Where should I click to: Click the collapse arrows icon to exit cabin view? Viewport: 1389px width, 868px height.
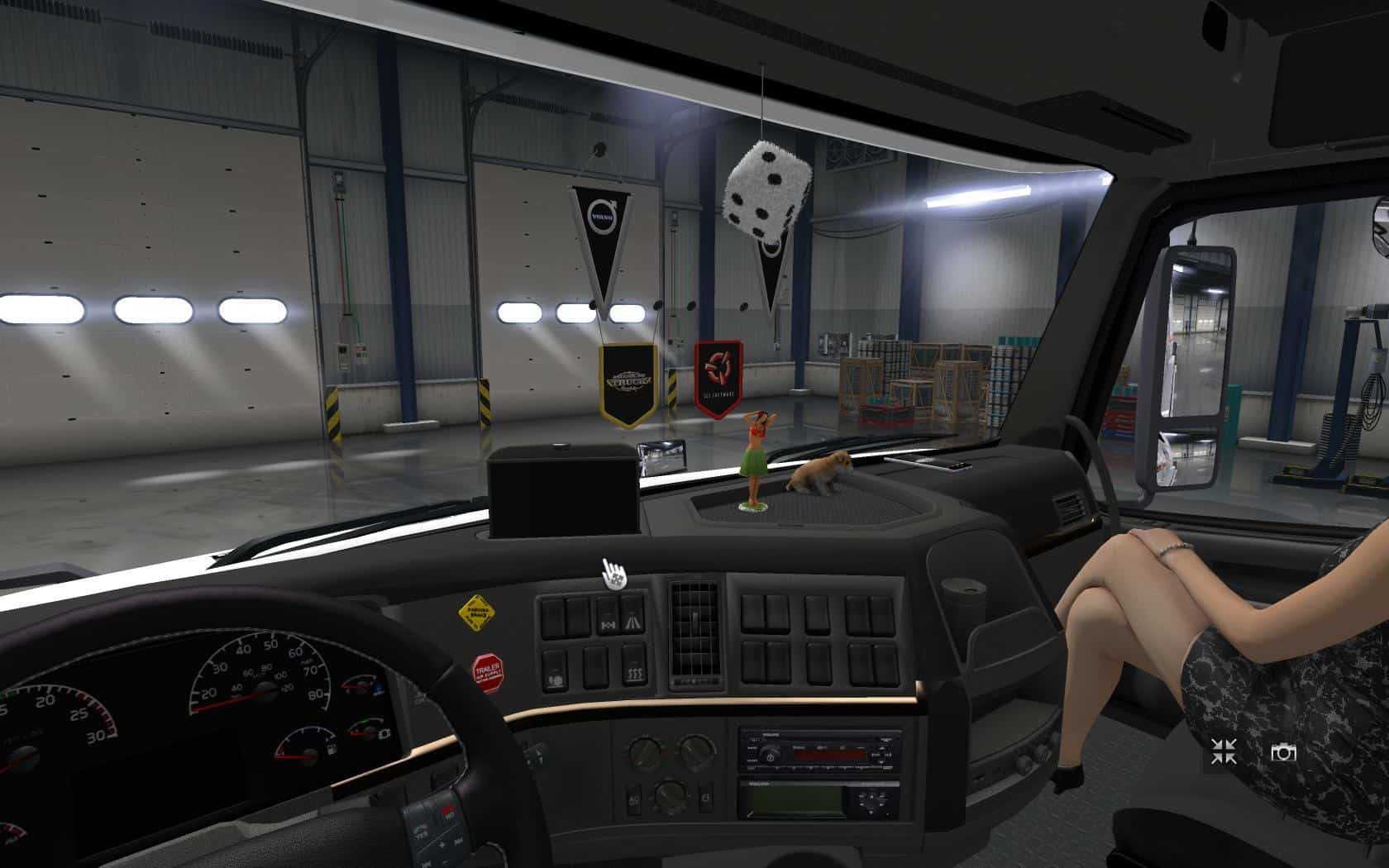(x=1224, y=751)
